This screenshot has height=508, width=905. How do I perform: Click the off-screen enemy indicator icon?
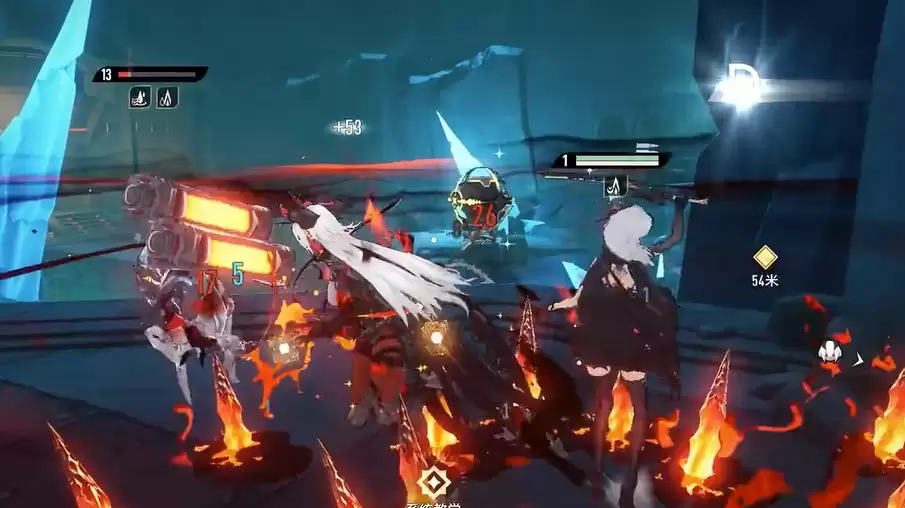point(829,352)
